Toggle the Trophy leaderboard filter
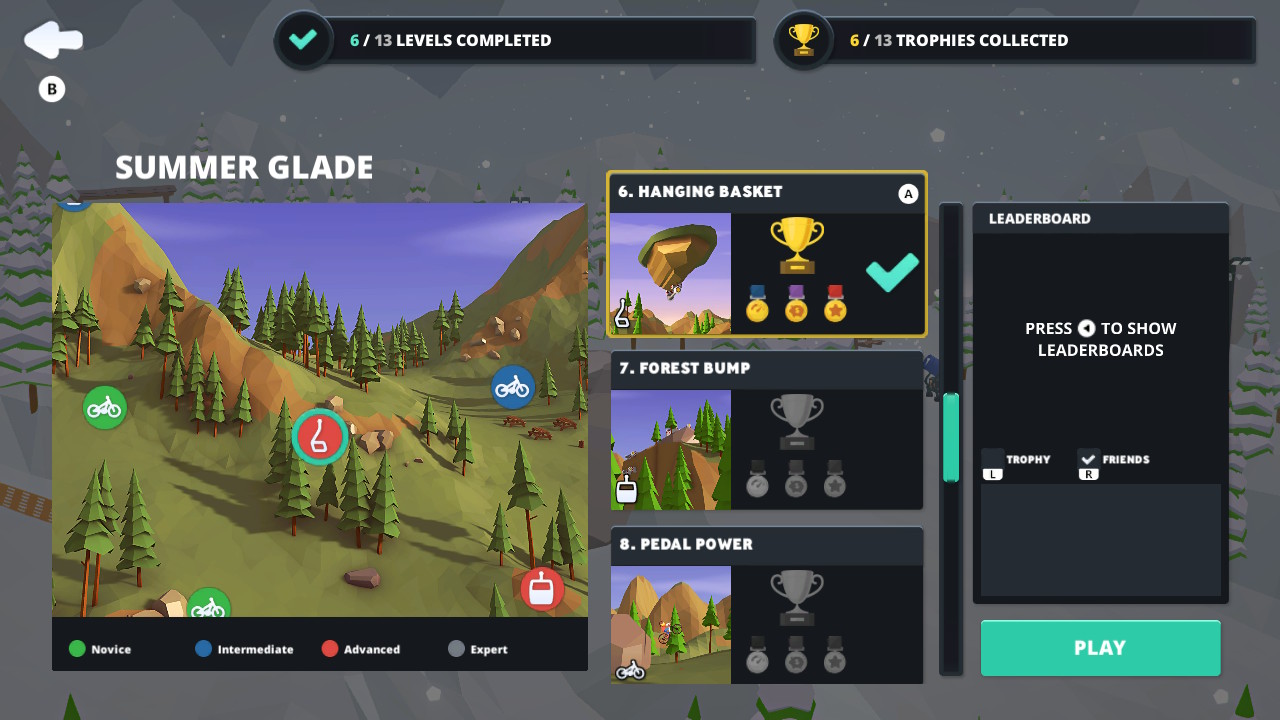 [x=1022, y=460]
